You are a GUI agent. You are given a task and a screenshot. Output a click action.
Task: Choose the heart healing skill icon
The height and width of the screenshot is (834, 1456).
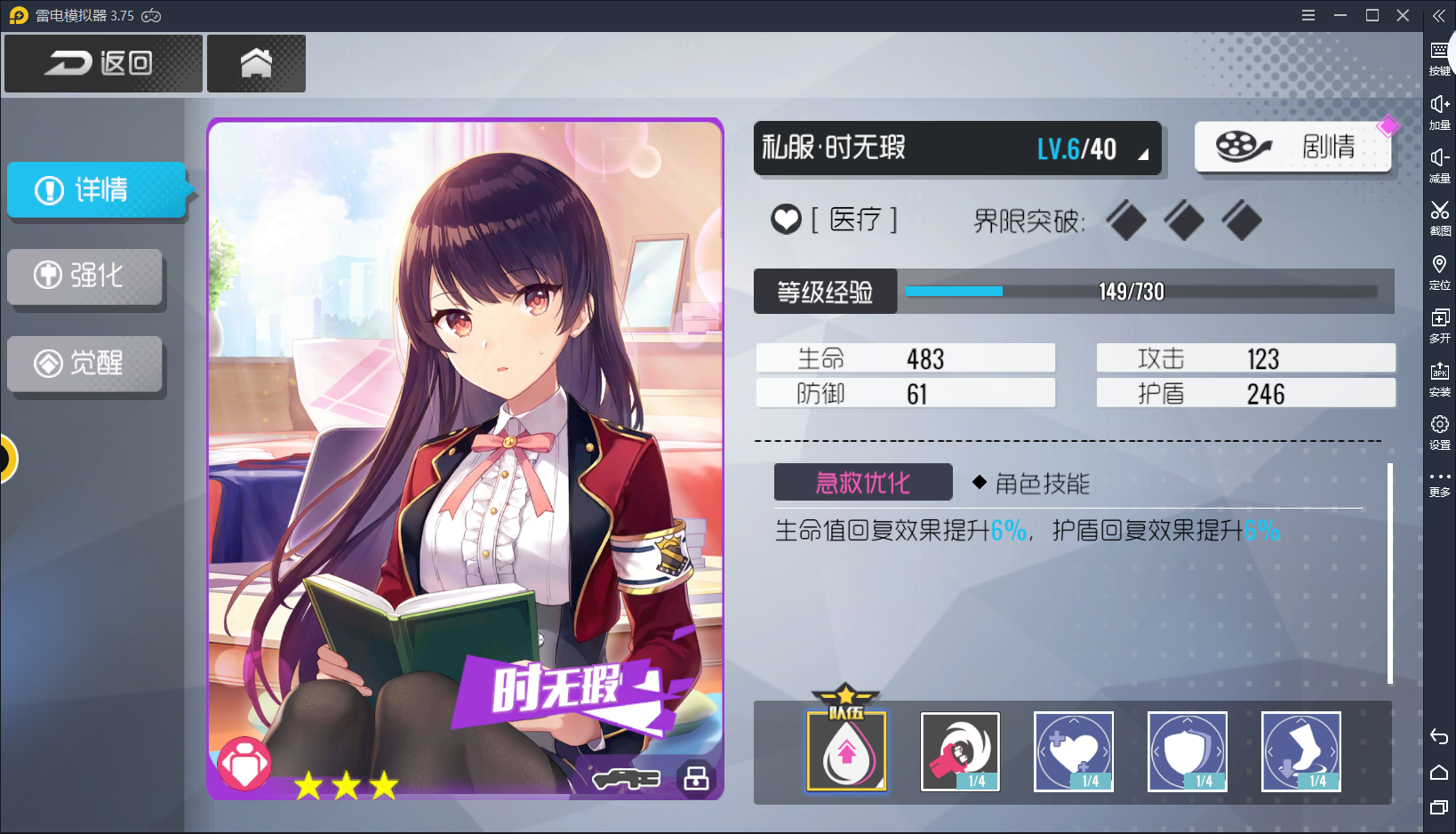1074,751
